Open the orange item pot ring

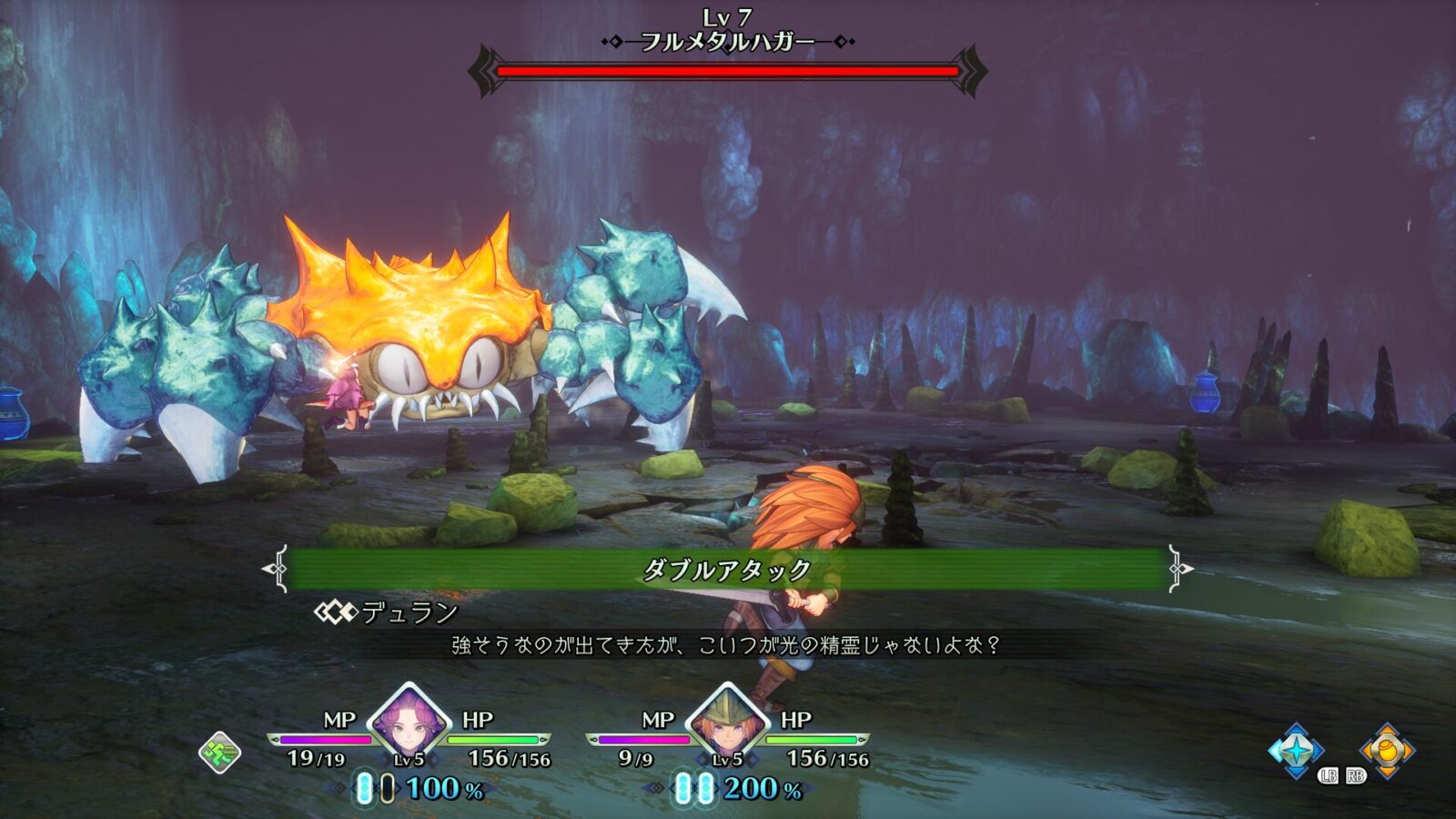(x=1386, y=751)
